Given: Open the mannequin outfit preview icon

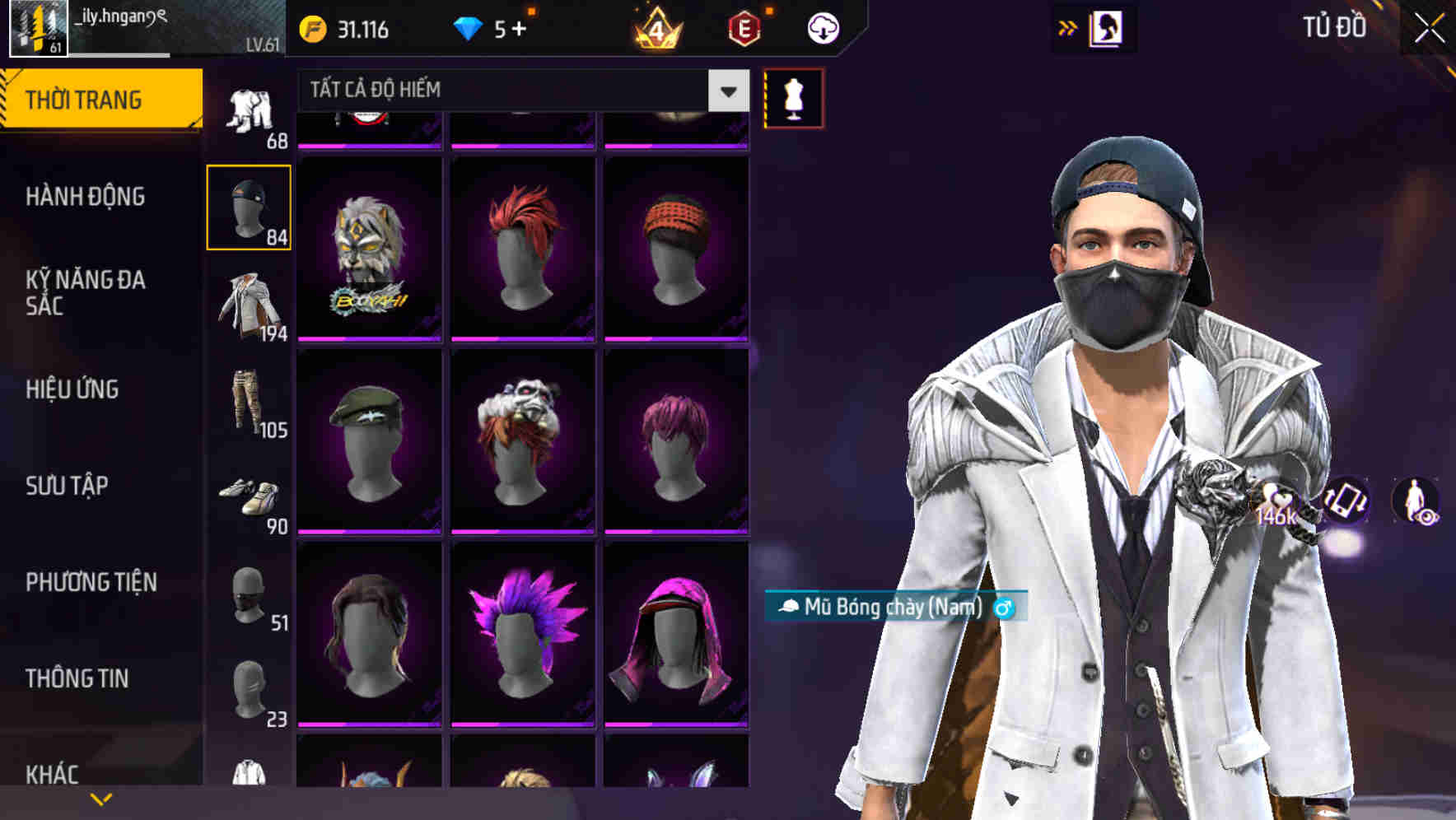Looking at the screenshot, I should (792, 97).
